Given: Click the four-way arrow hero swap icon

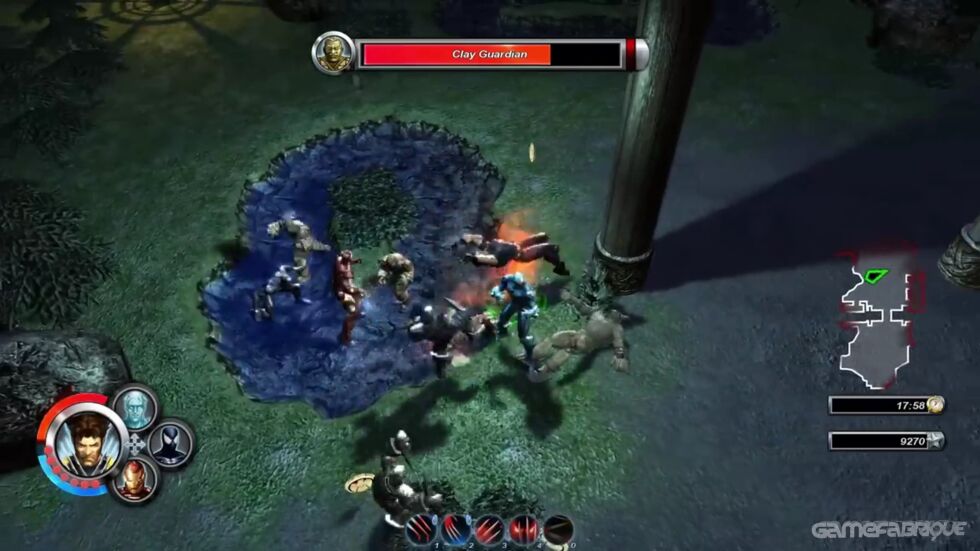Looking at the screenshot, I should 137,444.
